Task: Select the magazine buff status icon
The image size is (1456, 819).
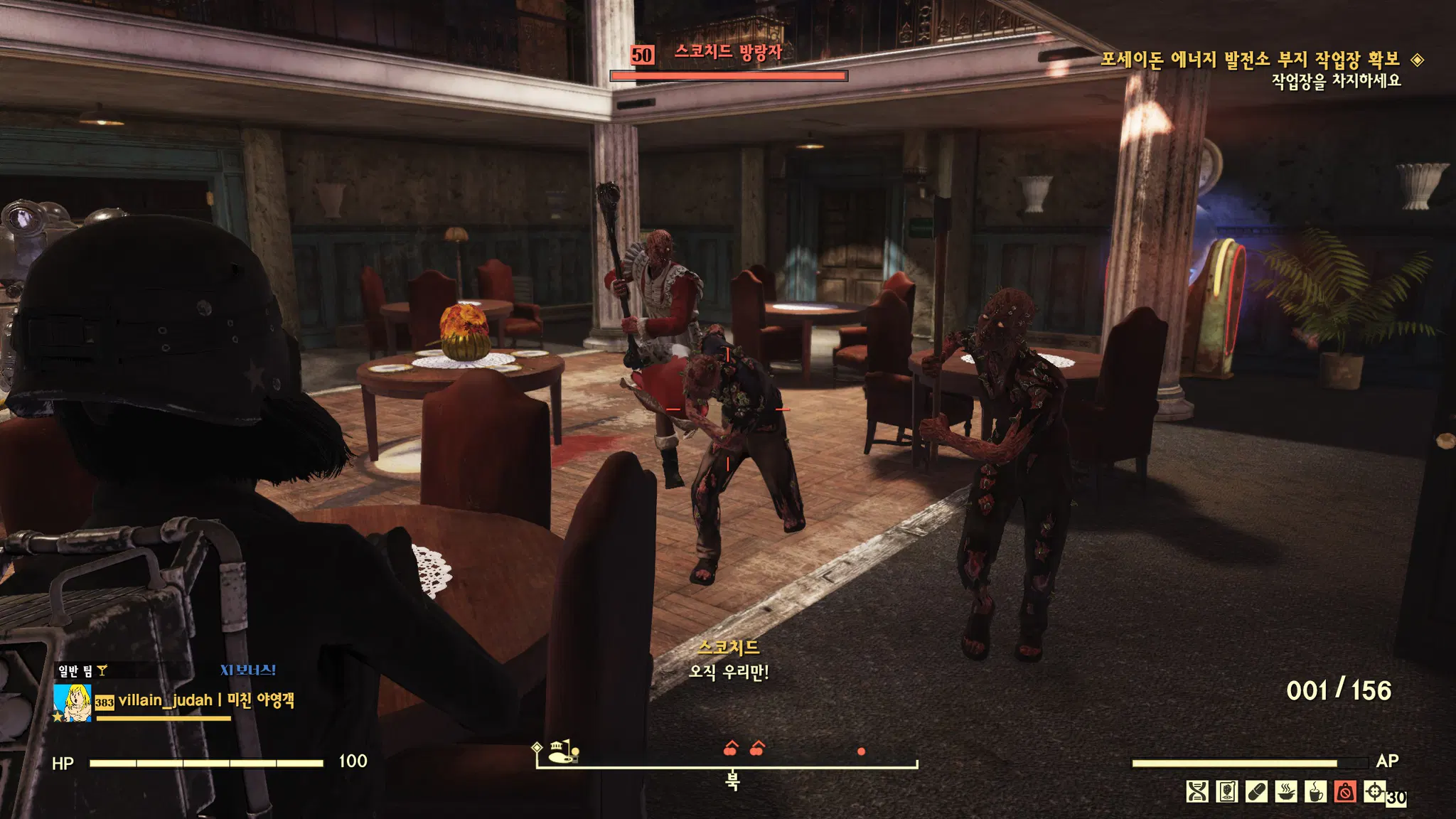Action: pos(1227,791)
